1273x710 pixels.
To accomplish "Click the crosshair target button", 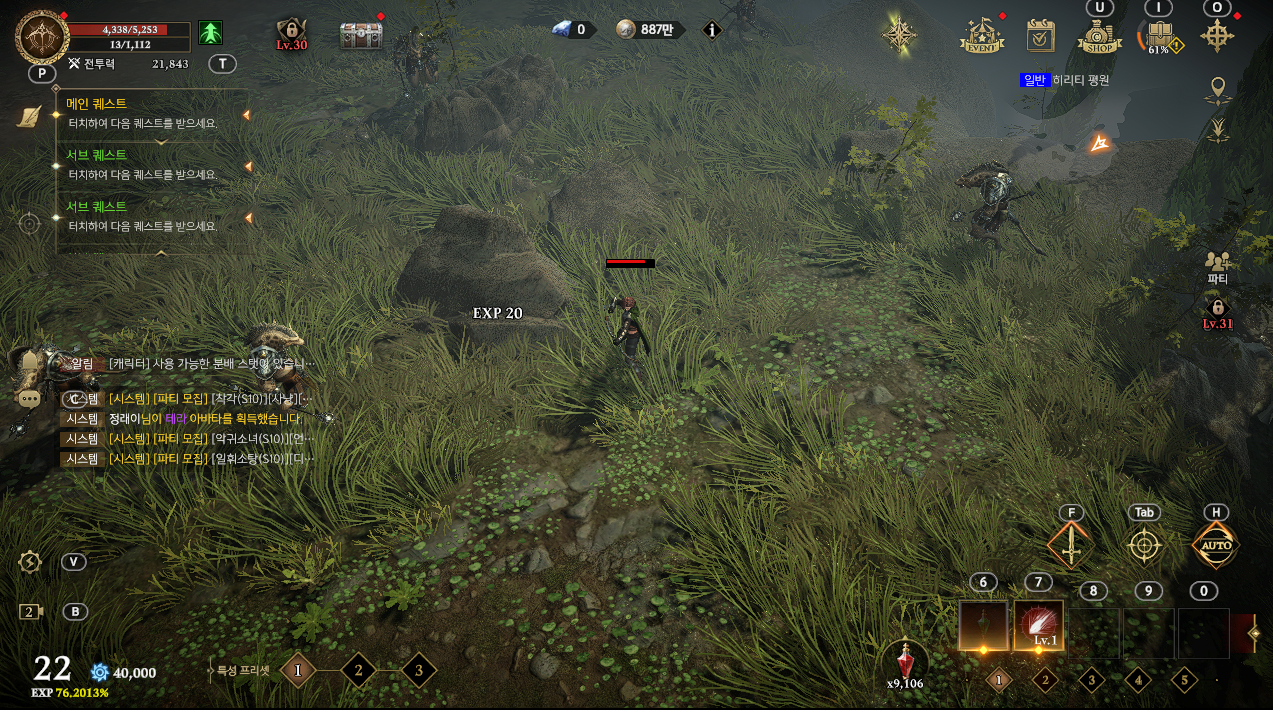I will (x=1144, y=546).
